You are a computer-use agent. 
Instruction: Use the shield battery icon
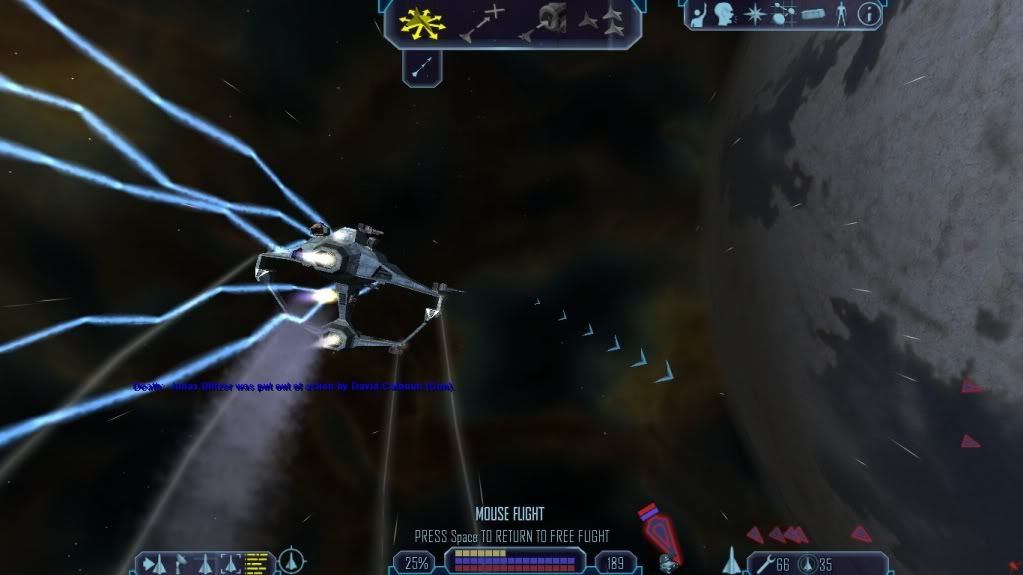[808, 565]
